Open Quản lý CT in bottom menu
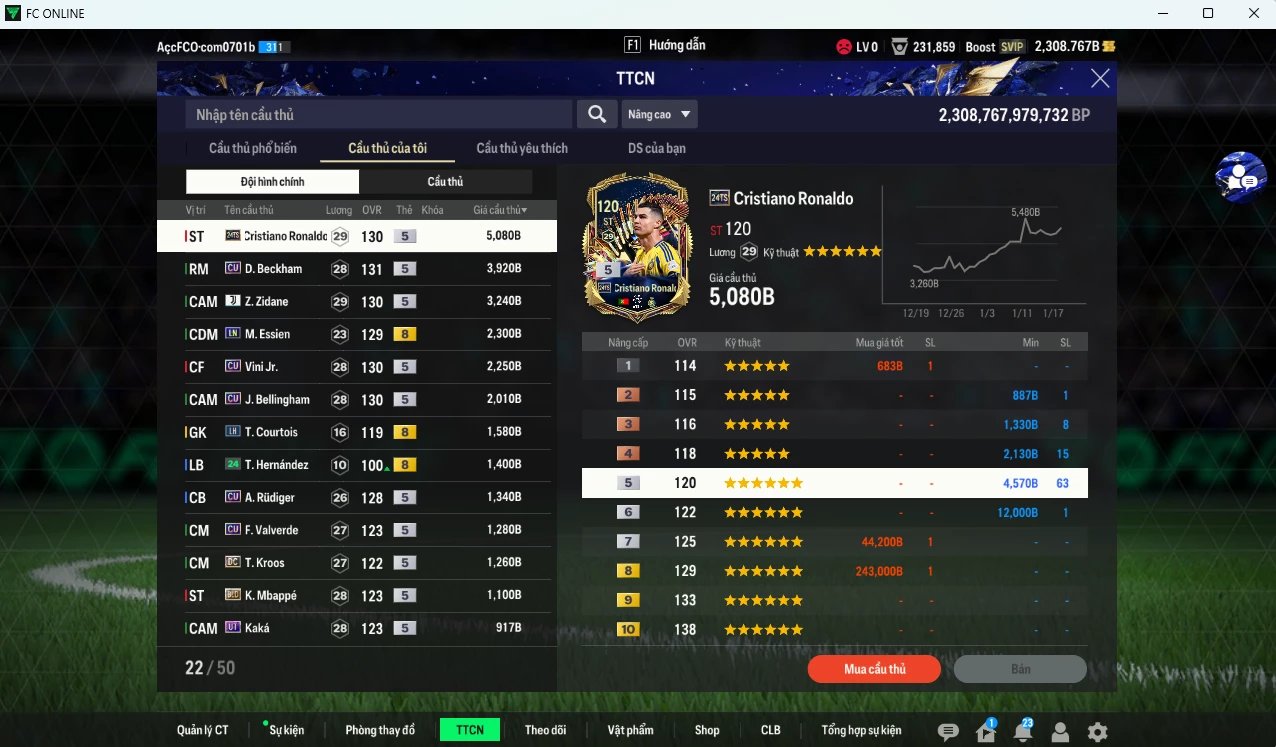This screenshot has height=747, width=1276. 202,730
